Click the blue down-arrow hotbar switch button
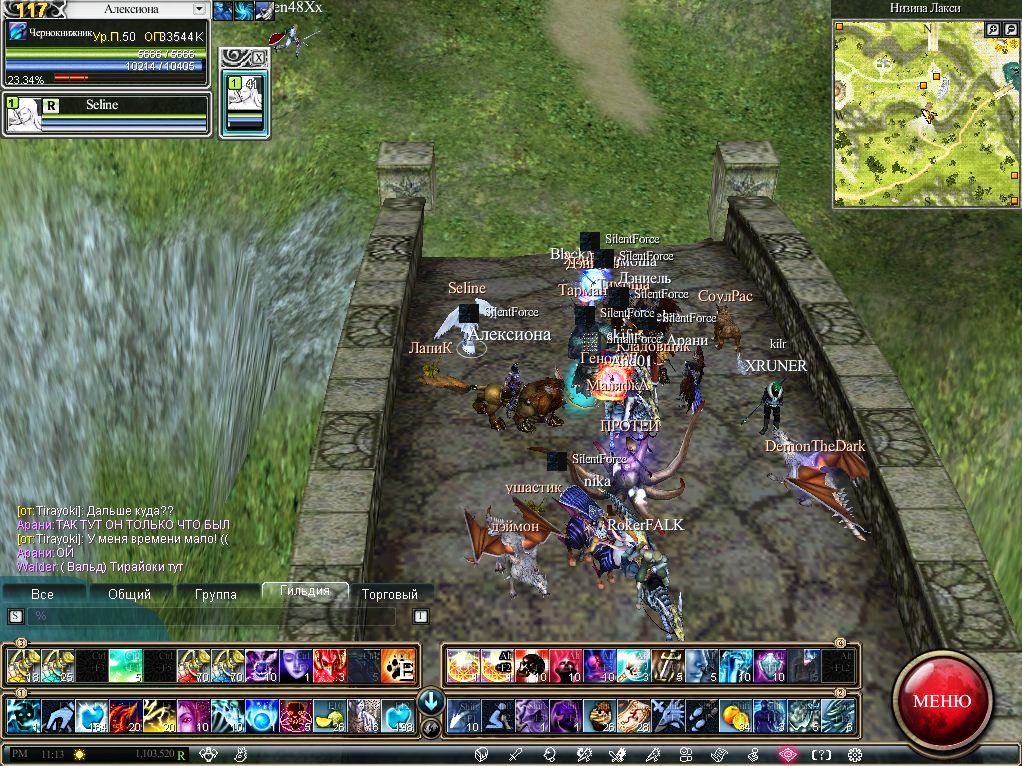1022x766 pixels. pyautogui.click(x=431, y=700)
